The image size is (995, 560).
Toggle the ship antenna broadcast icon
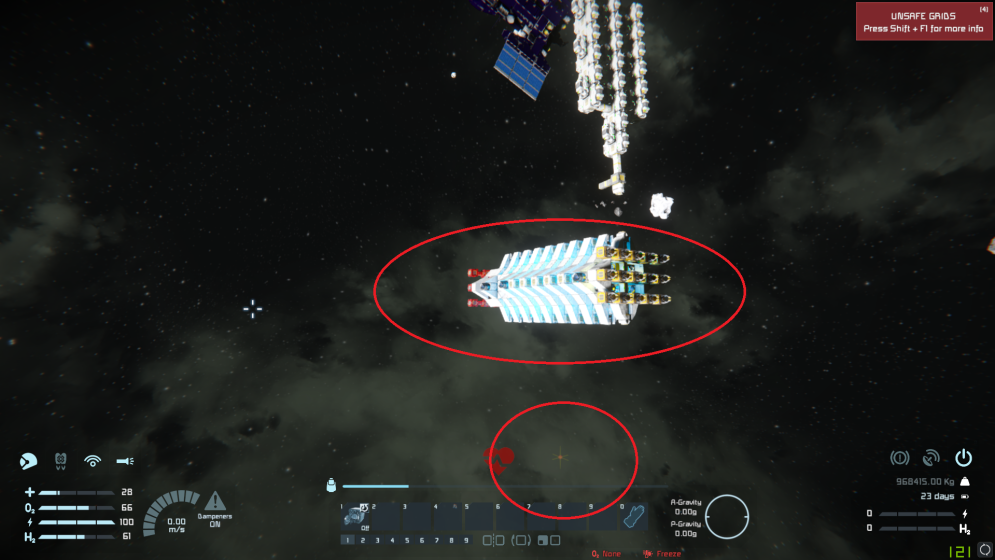coord(931,458)
